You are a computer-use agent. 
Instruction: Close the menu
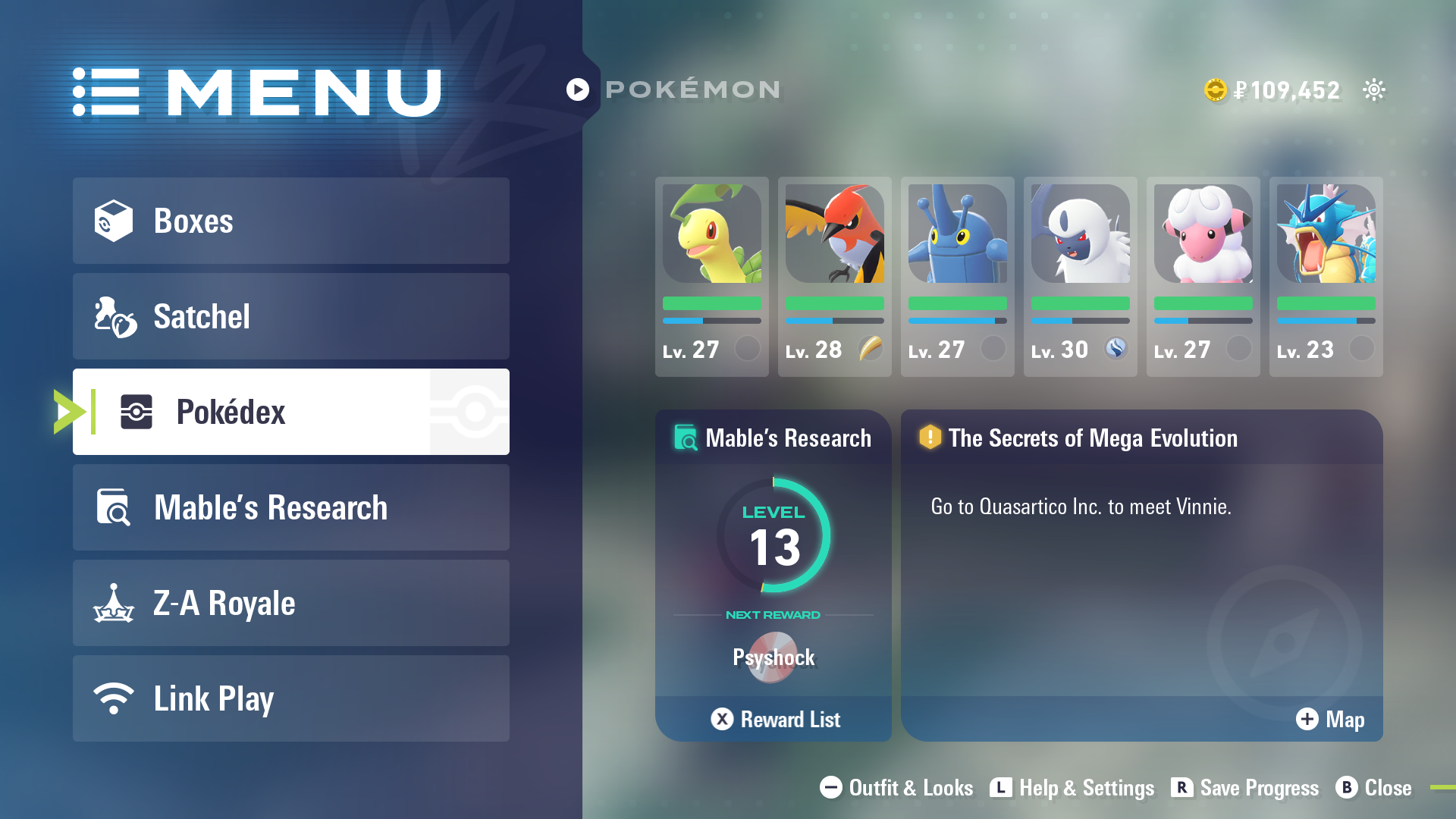1374,788
